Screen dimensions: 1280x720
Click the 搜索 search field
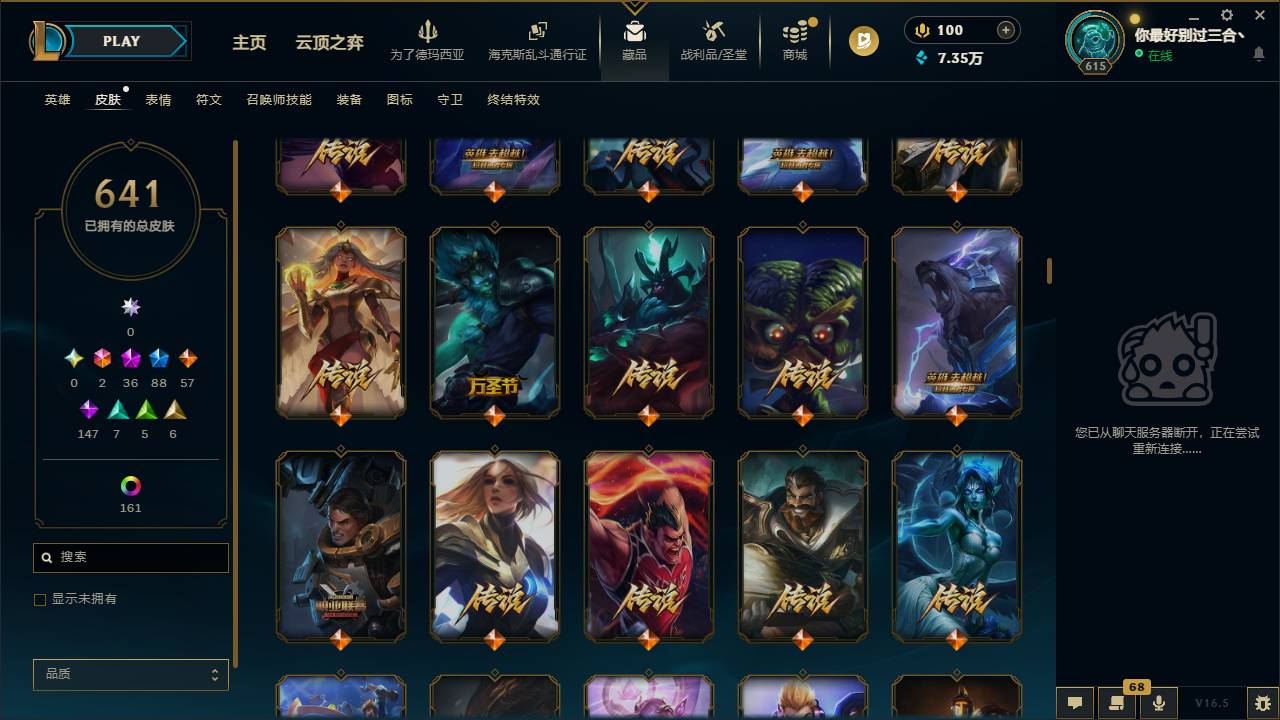[130, 557]
